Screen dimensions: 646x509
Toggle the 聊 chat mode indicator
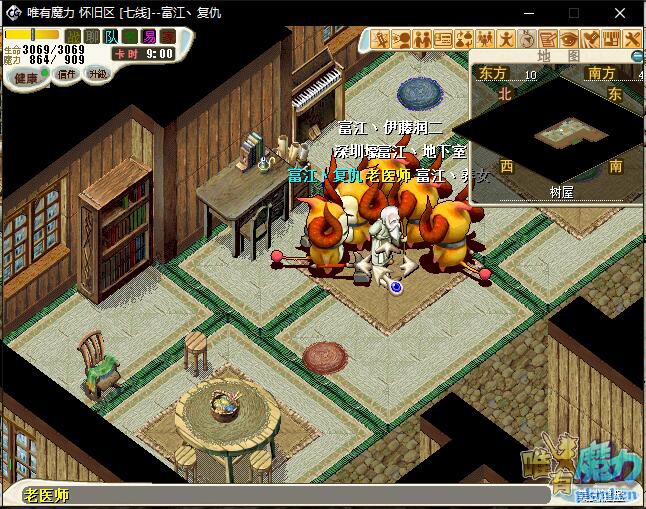click(92, 36)
